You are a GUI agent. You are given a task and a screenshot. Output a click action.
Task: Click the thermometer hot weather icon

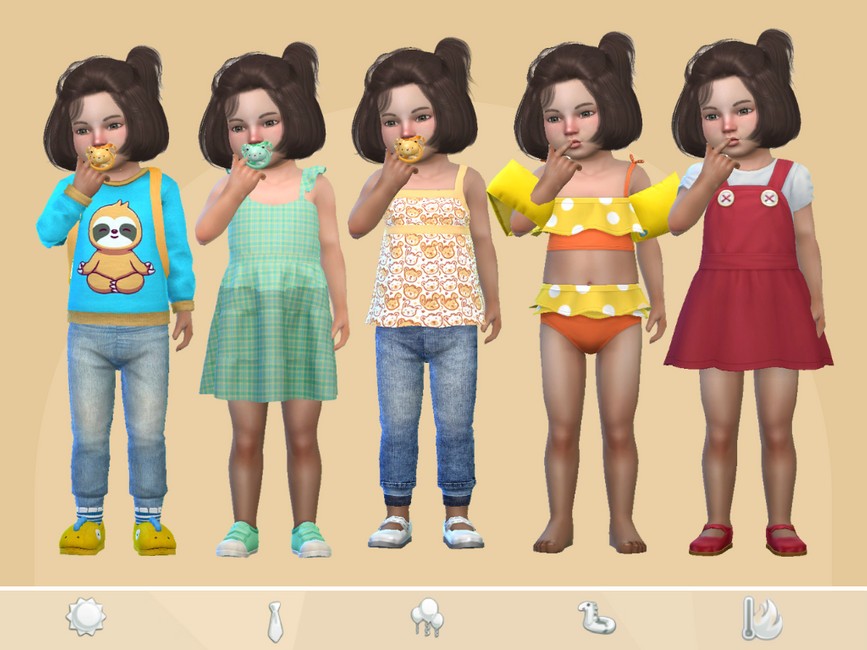pyautogui.click(x=762, y=619)
